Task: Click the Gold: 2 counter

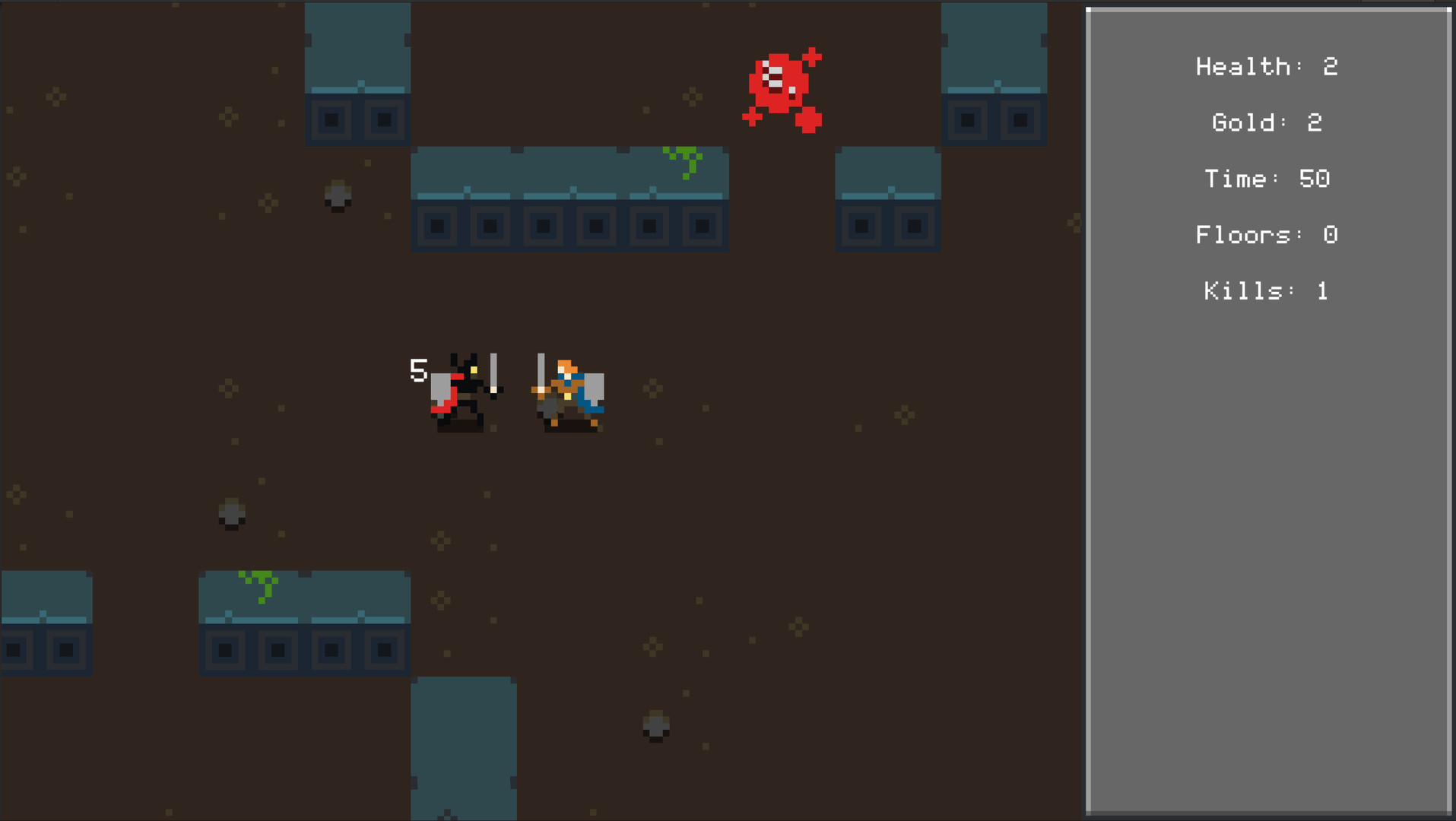Action: pos(1266,122)
